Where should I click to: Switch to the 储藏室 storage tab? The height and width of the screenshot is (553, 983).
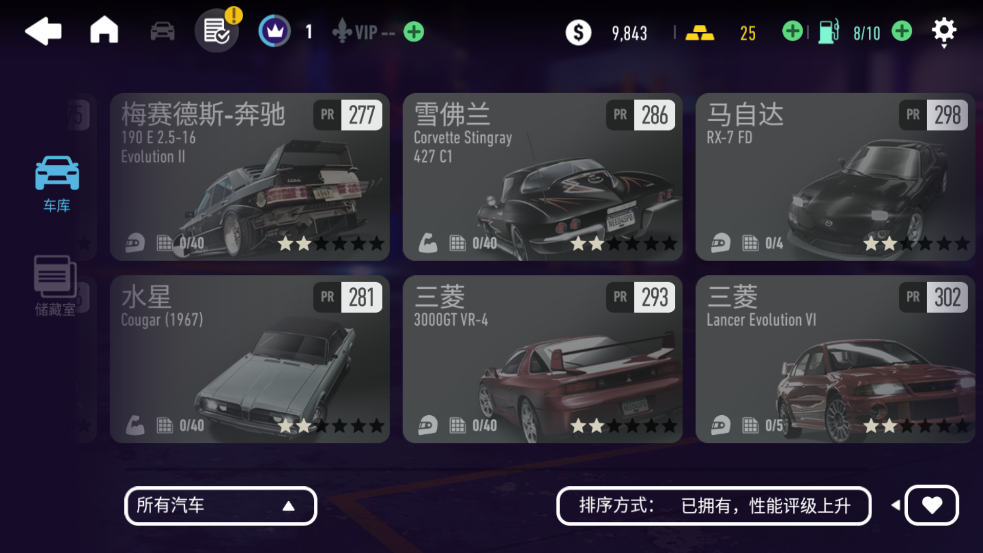click(x=56, y=286)
